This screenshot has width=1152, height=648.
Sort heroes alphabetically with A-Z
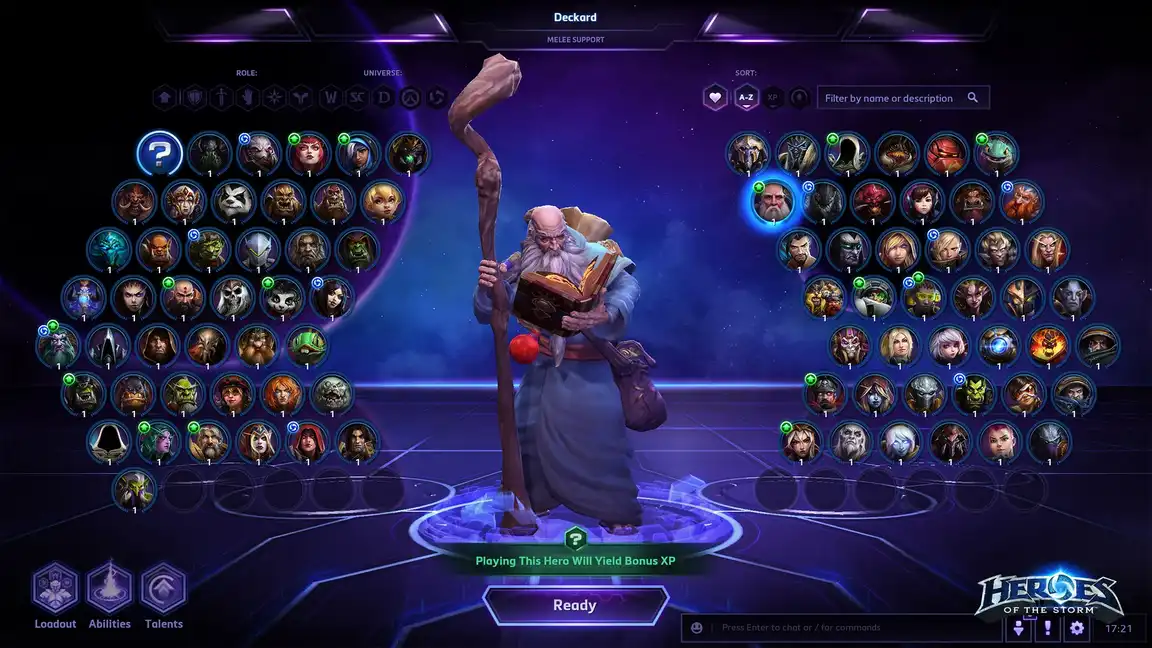[x=745, y=98]
